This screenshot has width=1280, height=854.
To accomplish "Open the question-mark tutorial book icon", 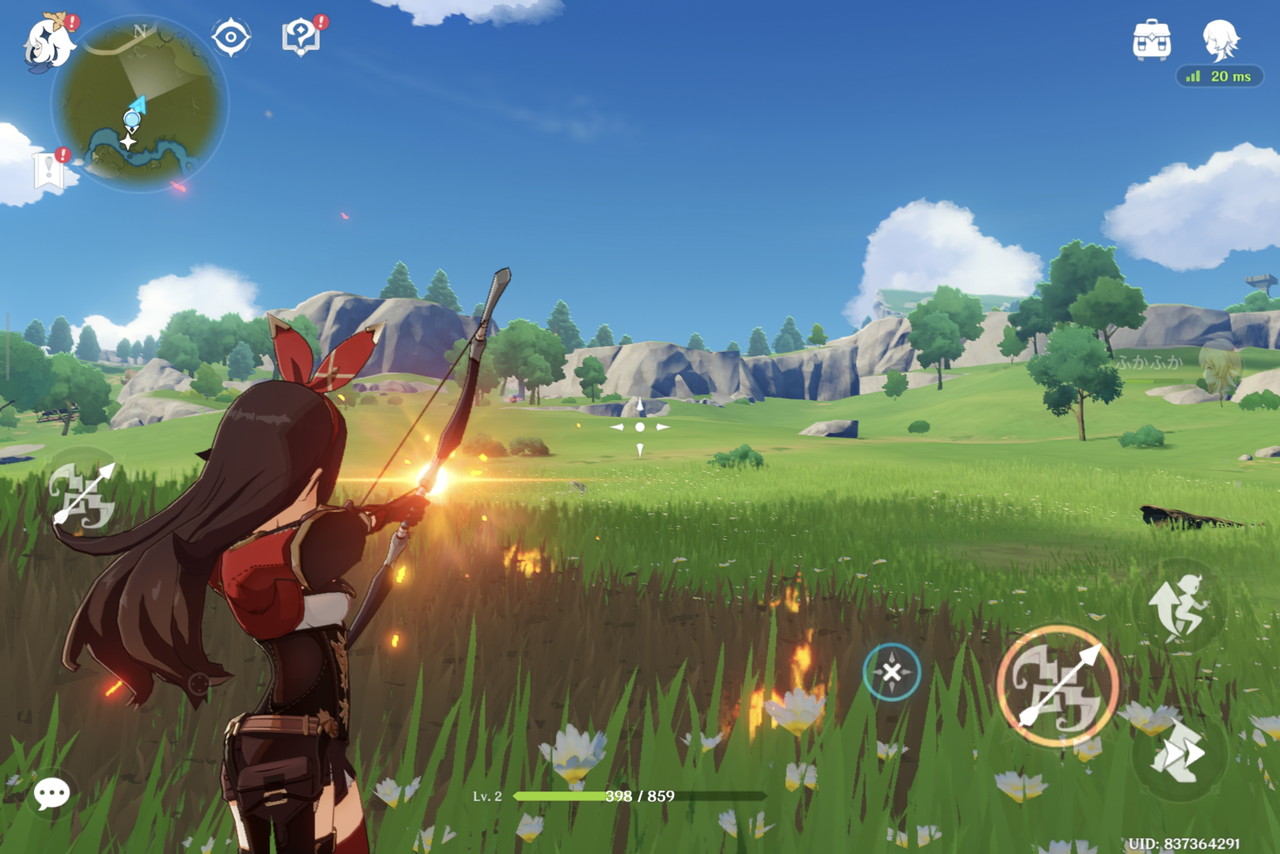I will tap(301, 38).
